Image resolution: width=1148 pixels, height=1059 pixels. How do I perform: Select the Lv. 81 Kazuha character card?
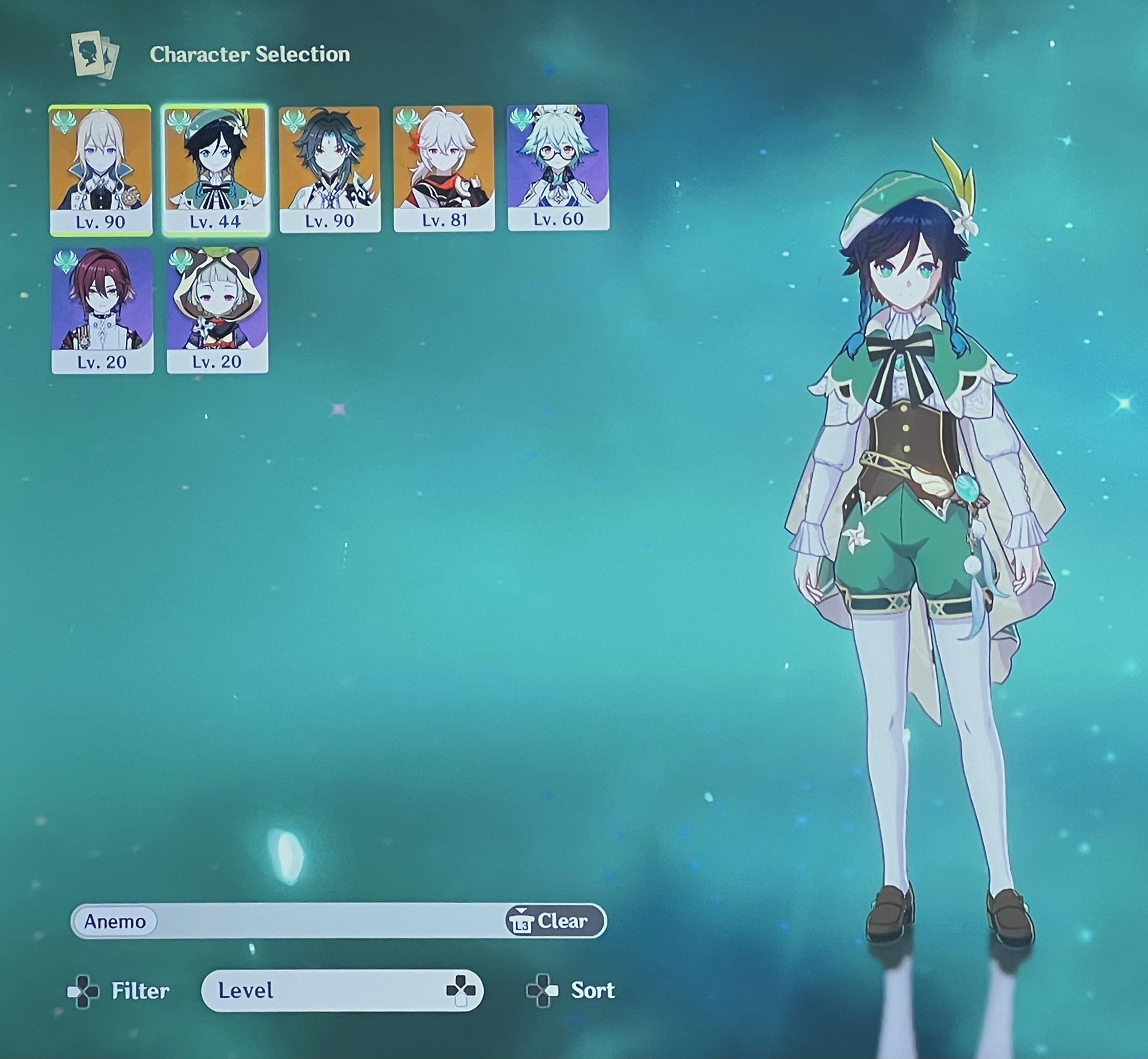click(x=444, y=169)
